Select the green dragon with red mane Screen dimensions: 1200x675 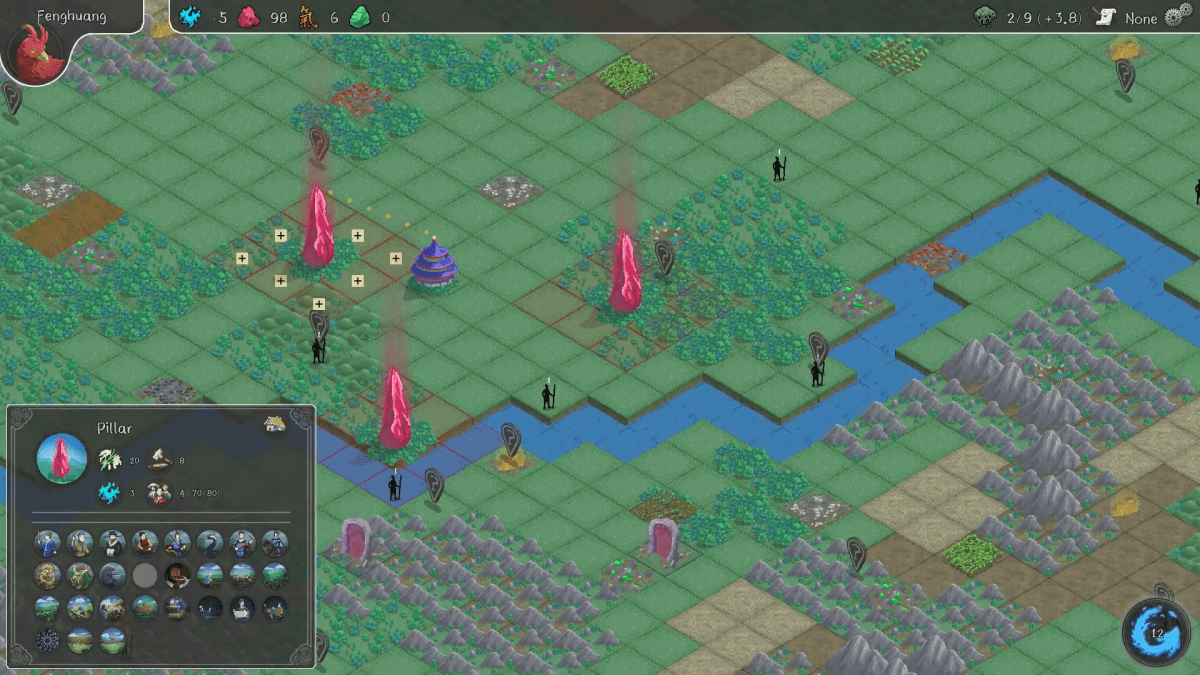80,575
